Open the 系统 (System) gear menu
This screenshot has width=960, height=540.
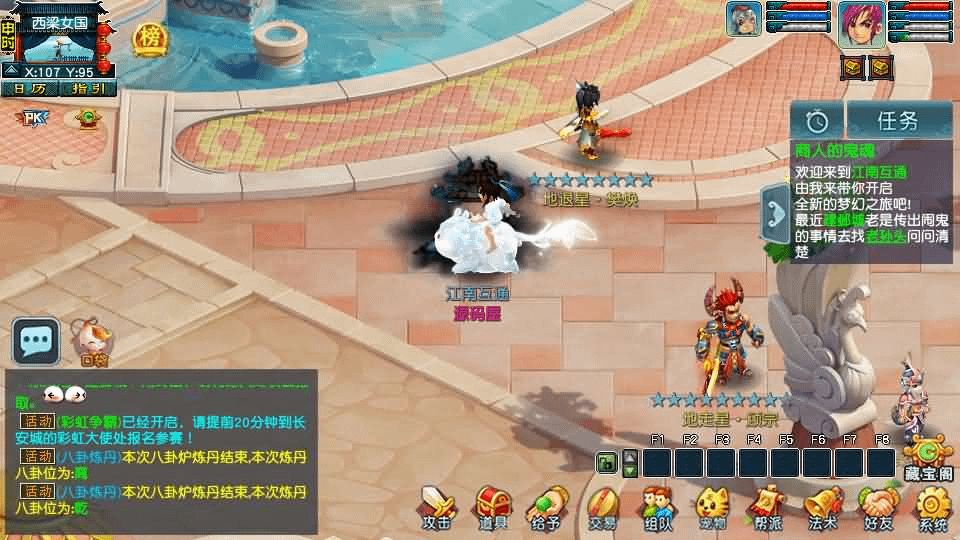pos(933,508)
